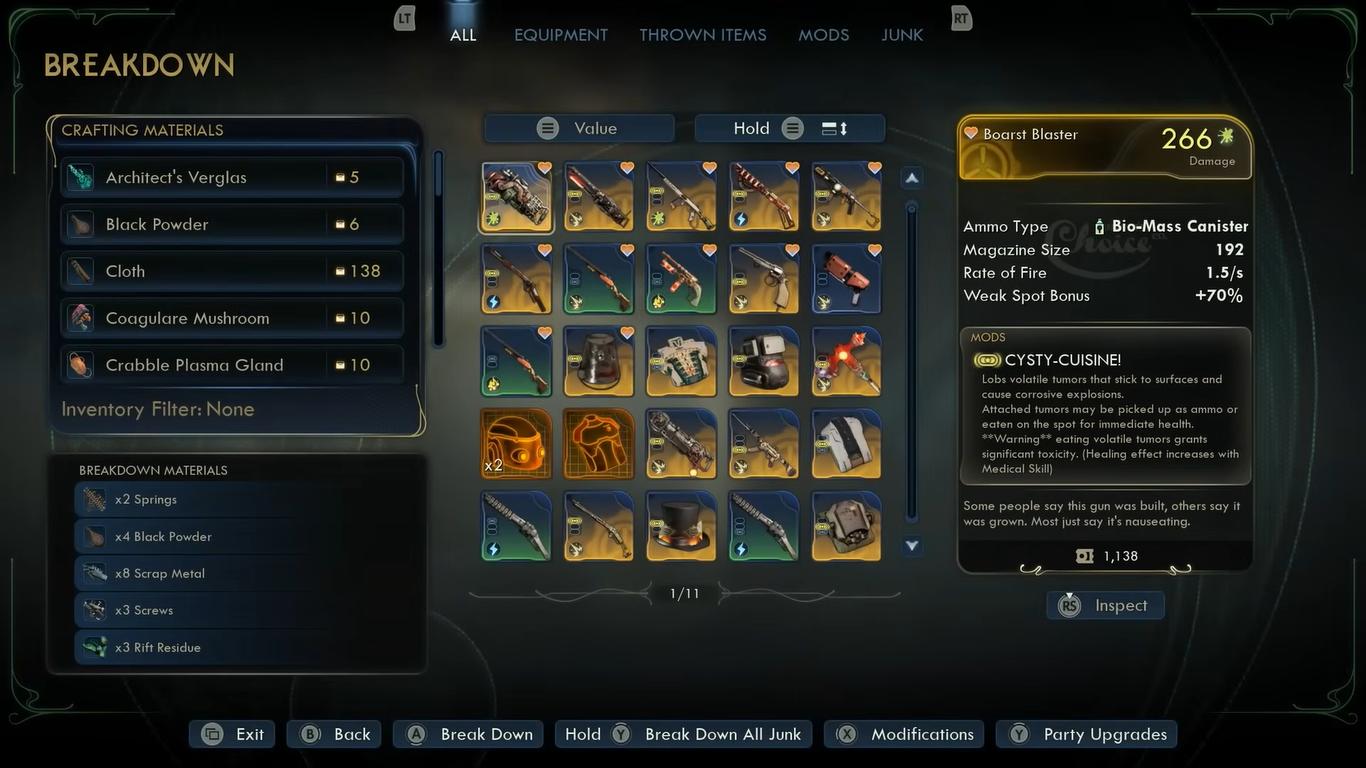This screenshot has height=768, width=1366.
Task: Choose the Coagulare Mushroom material row
Action: pyautogui.click(x=232, y=318)
